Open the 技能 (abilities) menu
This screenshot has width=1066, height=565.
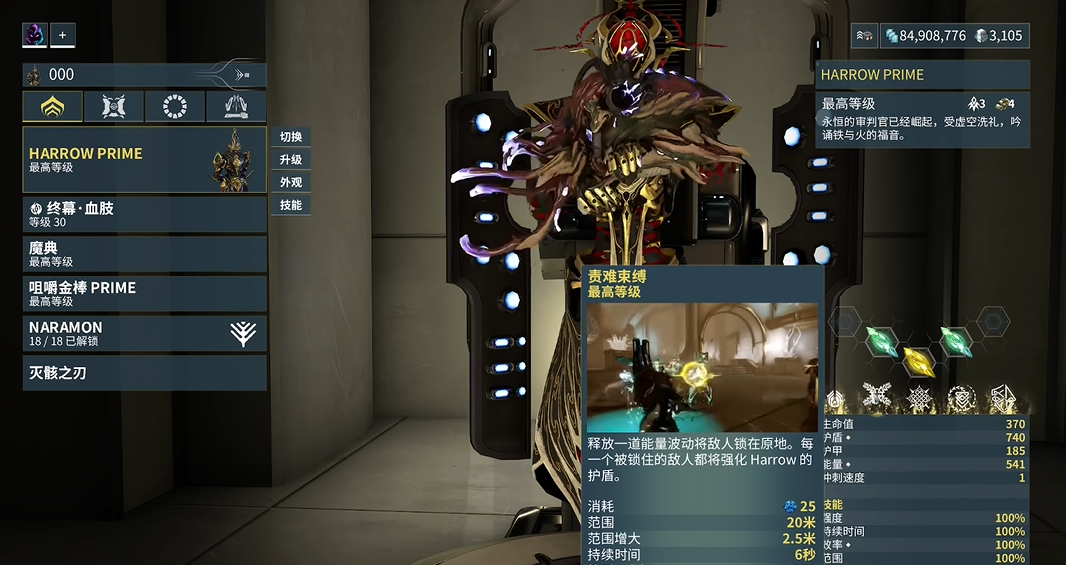tap(291, 206)
